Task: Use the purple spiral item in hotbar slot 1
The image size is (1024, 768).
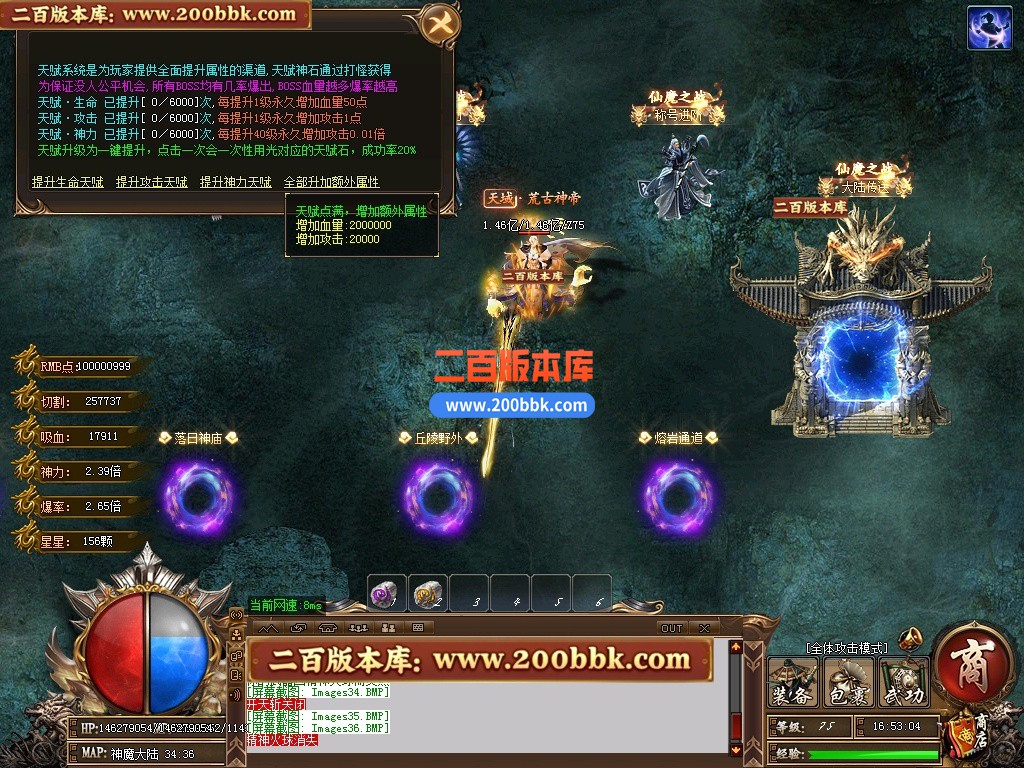Action: 386,593
